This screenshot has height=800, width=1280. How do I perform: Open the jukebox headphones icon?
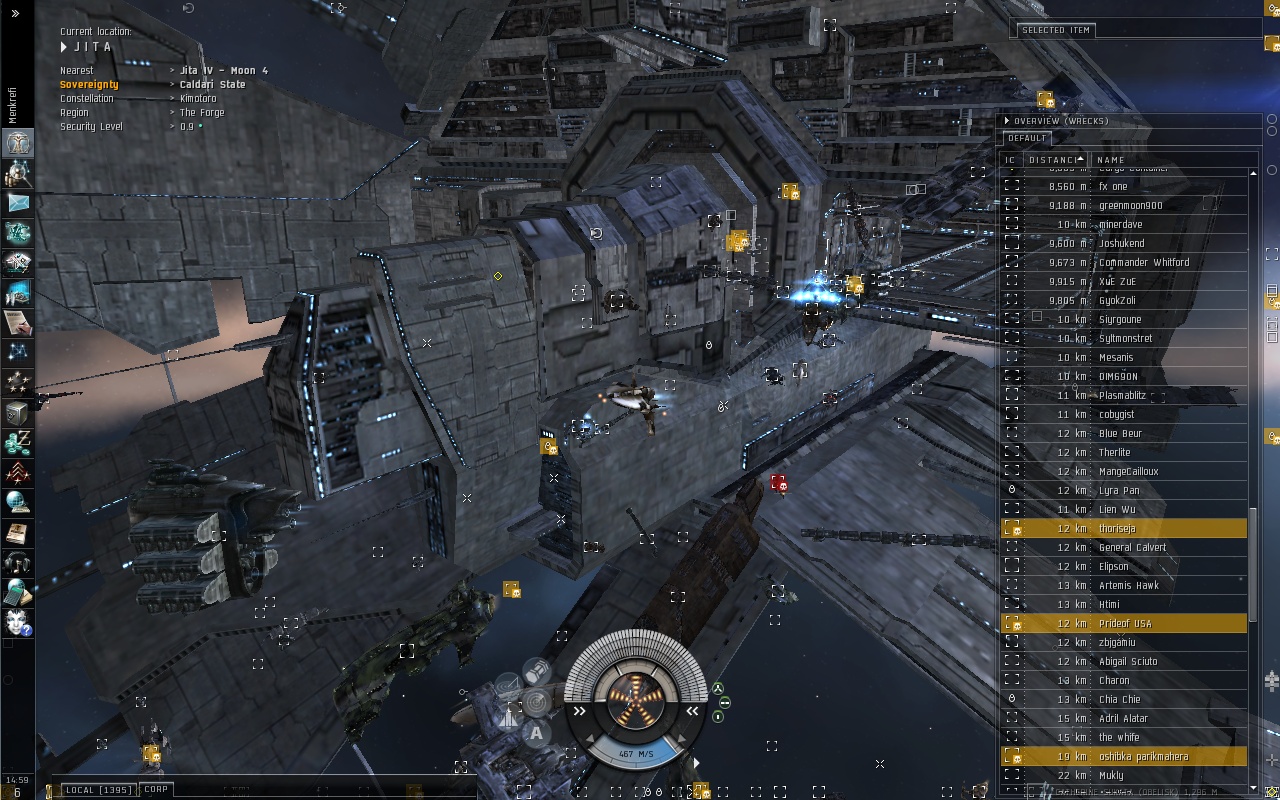pos(18,563)
